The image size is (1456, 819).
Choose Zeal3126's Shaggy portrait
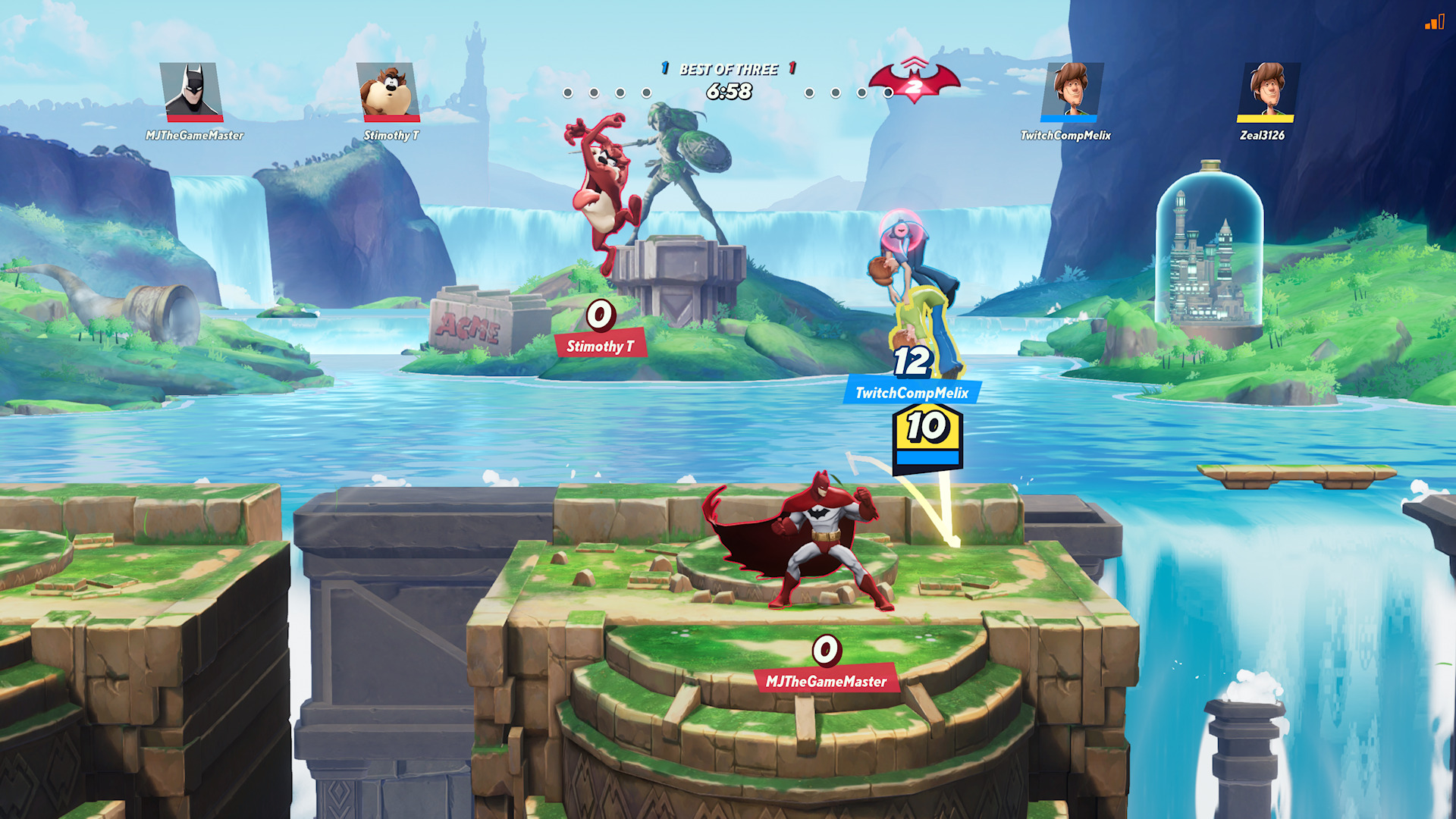coord(1266,91)
